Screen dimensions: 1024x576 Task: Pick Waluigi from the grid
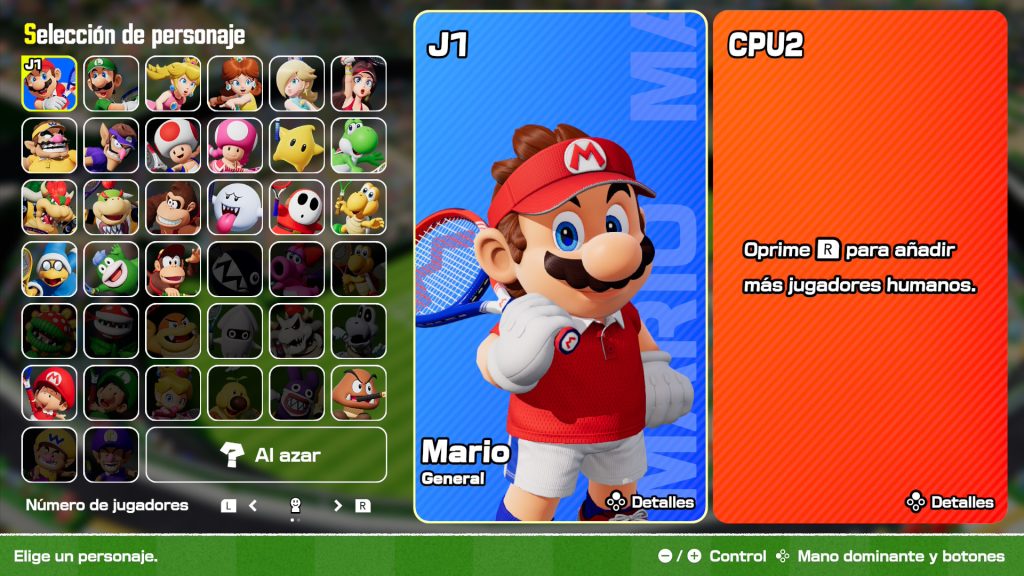pyautogui.click(x=111, y=145)
